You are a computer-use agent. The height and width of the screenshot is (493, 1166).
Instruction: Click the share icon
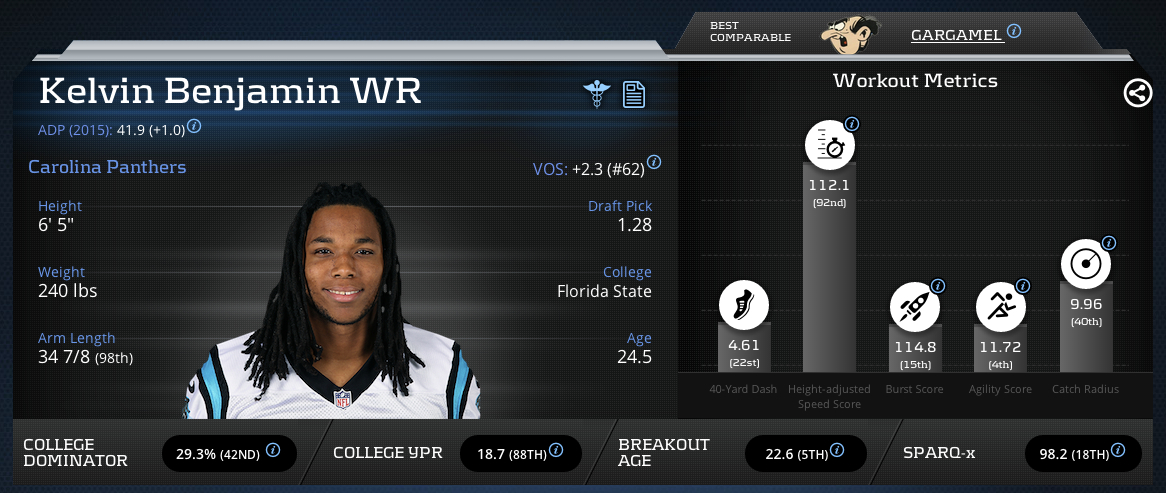pos(1136,94)
